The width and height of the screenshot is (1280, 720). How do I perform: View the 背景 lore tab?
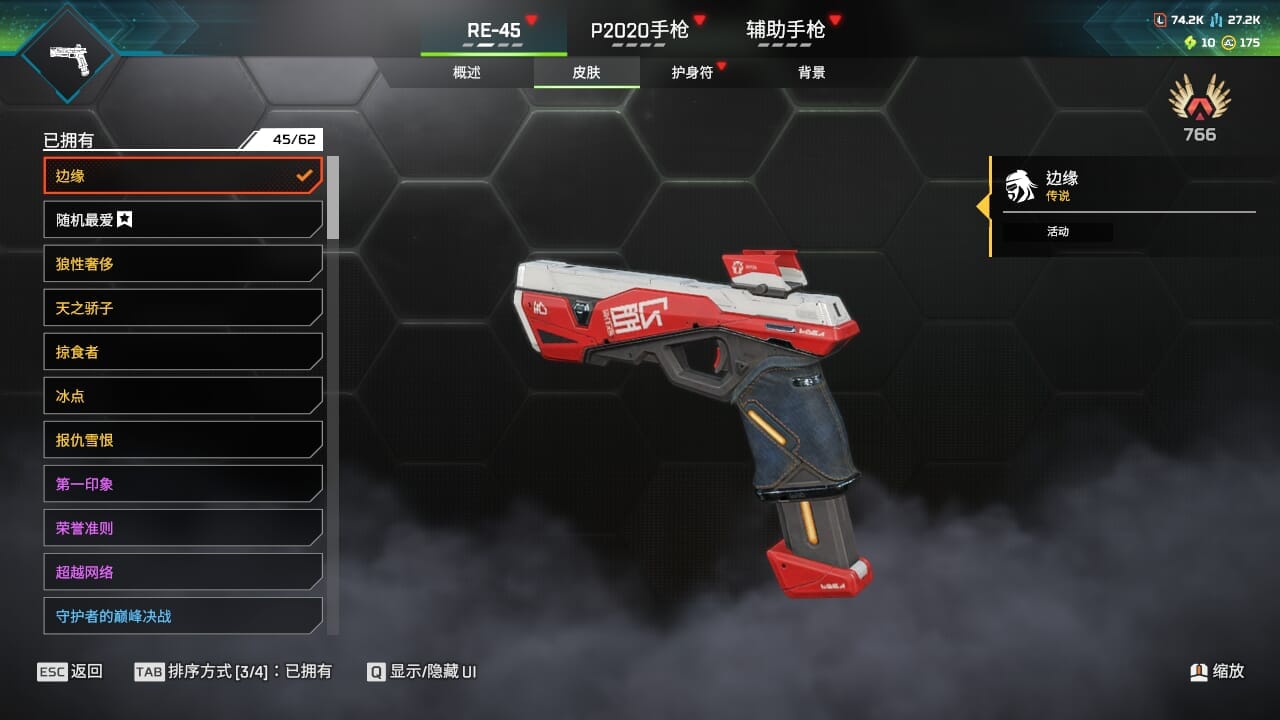[x=811, y=73]
